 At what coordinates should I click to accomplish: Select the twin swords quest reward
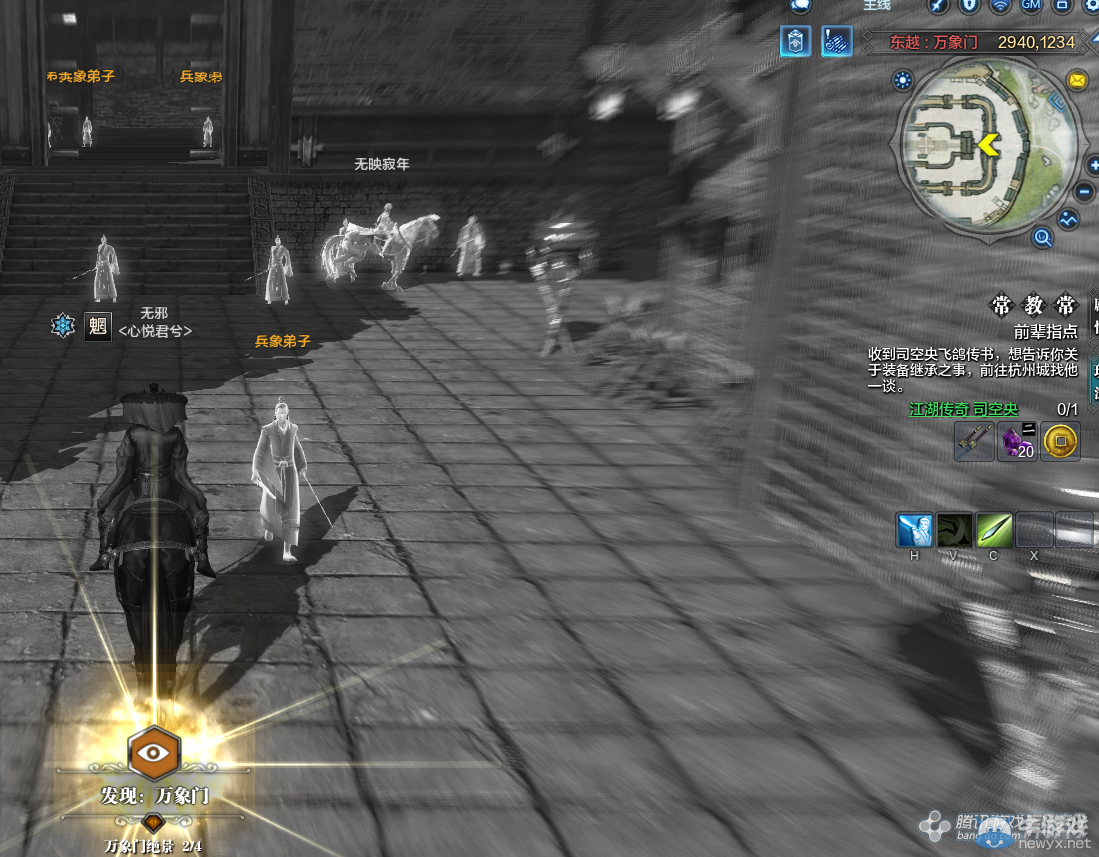tap(973, 441)
